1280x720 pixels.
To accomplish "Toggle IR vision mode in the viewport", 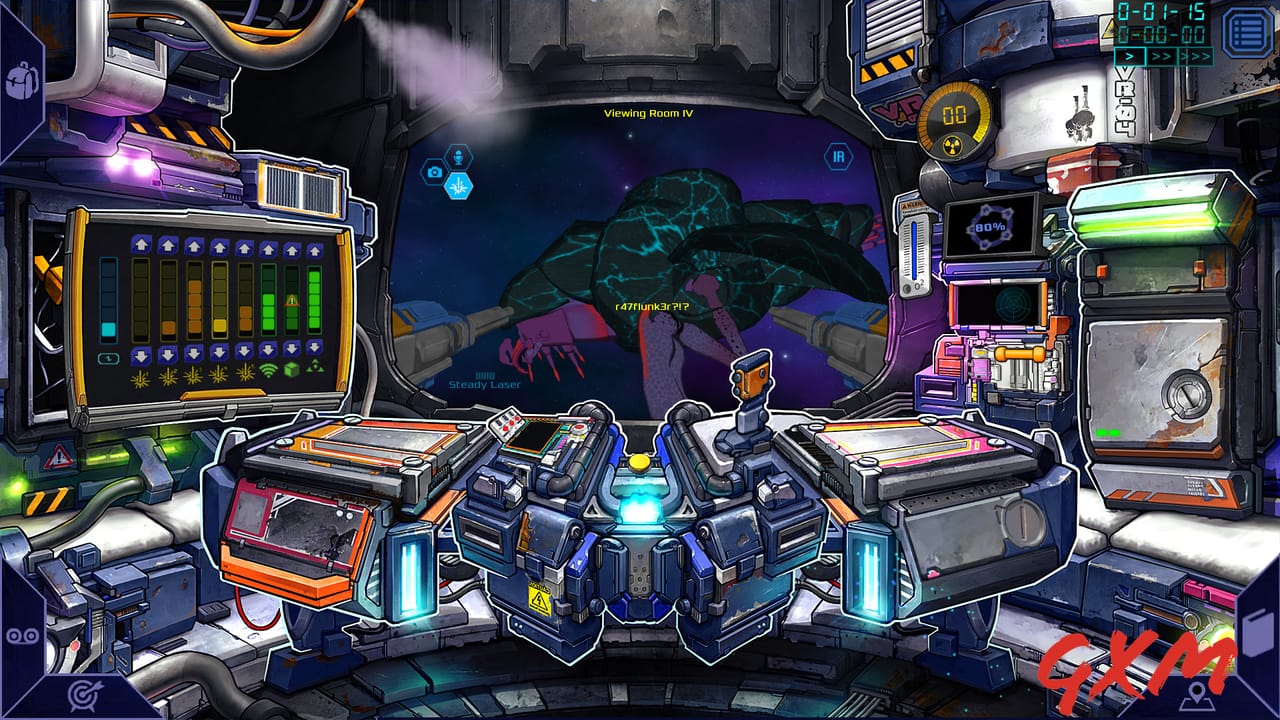I will [x=838, y=155].
